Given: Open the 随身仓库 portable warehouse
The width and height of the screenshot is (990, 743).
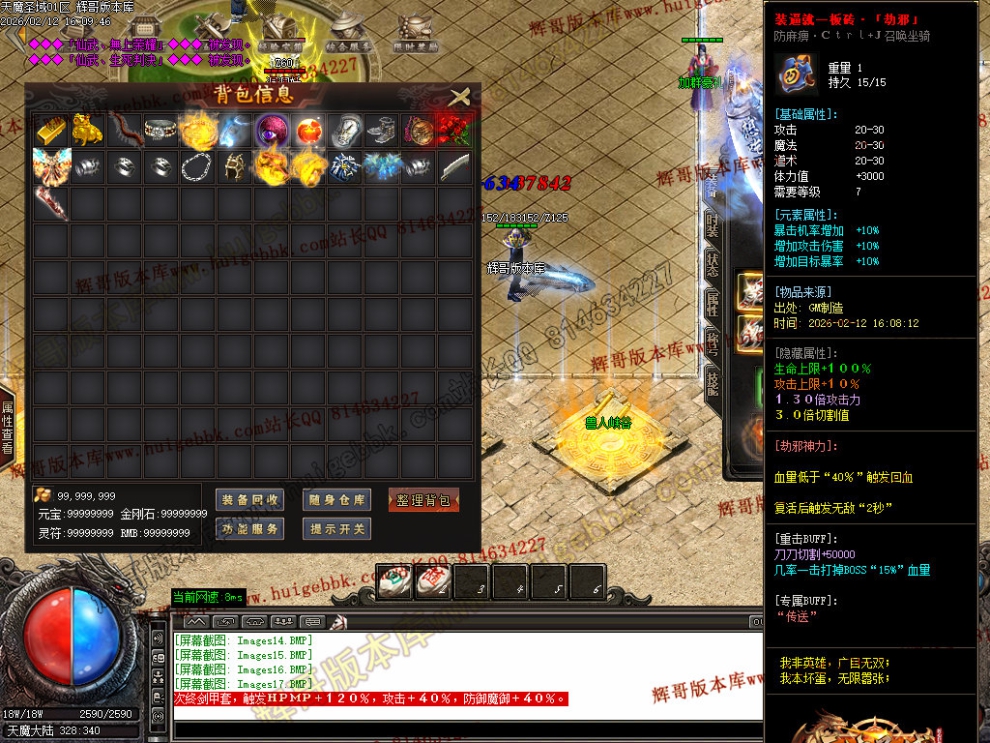Looking at the screenshot, I should click(337, 500).
